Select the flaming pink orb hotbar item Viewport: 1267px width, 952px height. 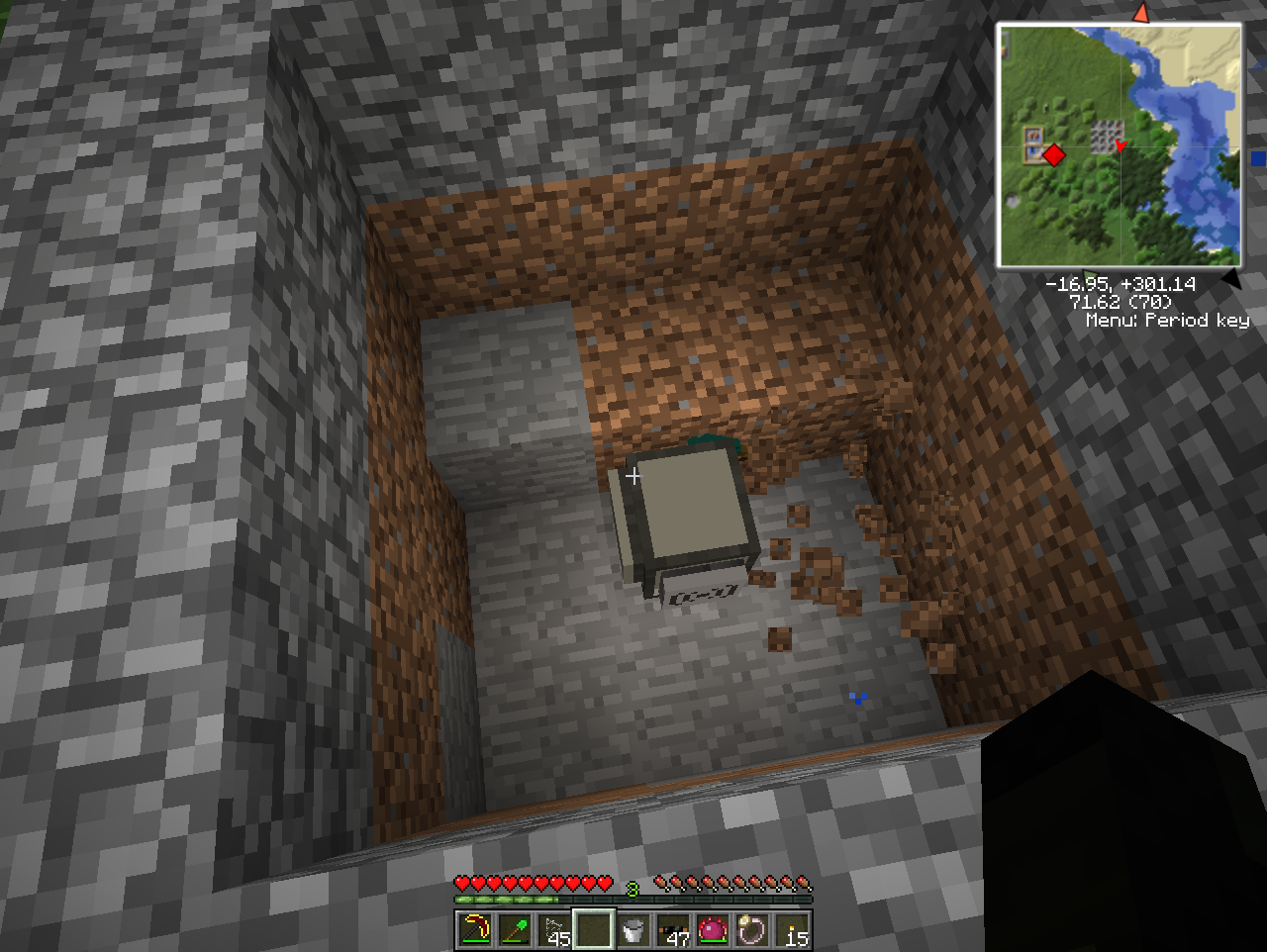[711, 928]
